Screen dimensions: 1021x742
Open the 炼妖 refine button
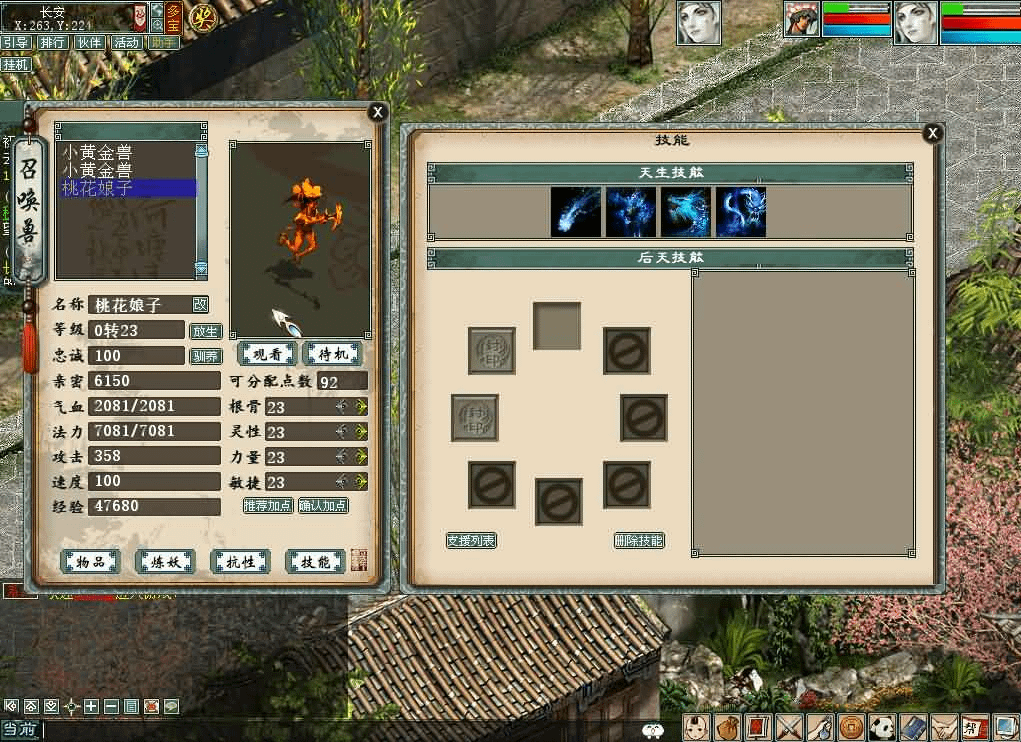click(166, 562)
